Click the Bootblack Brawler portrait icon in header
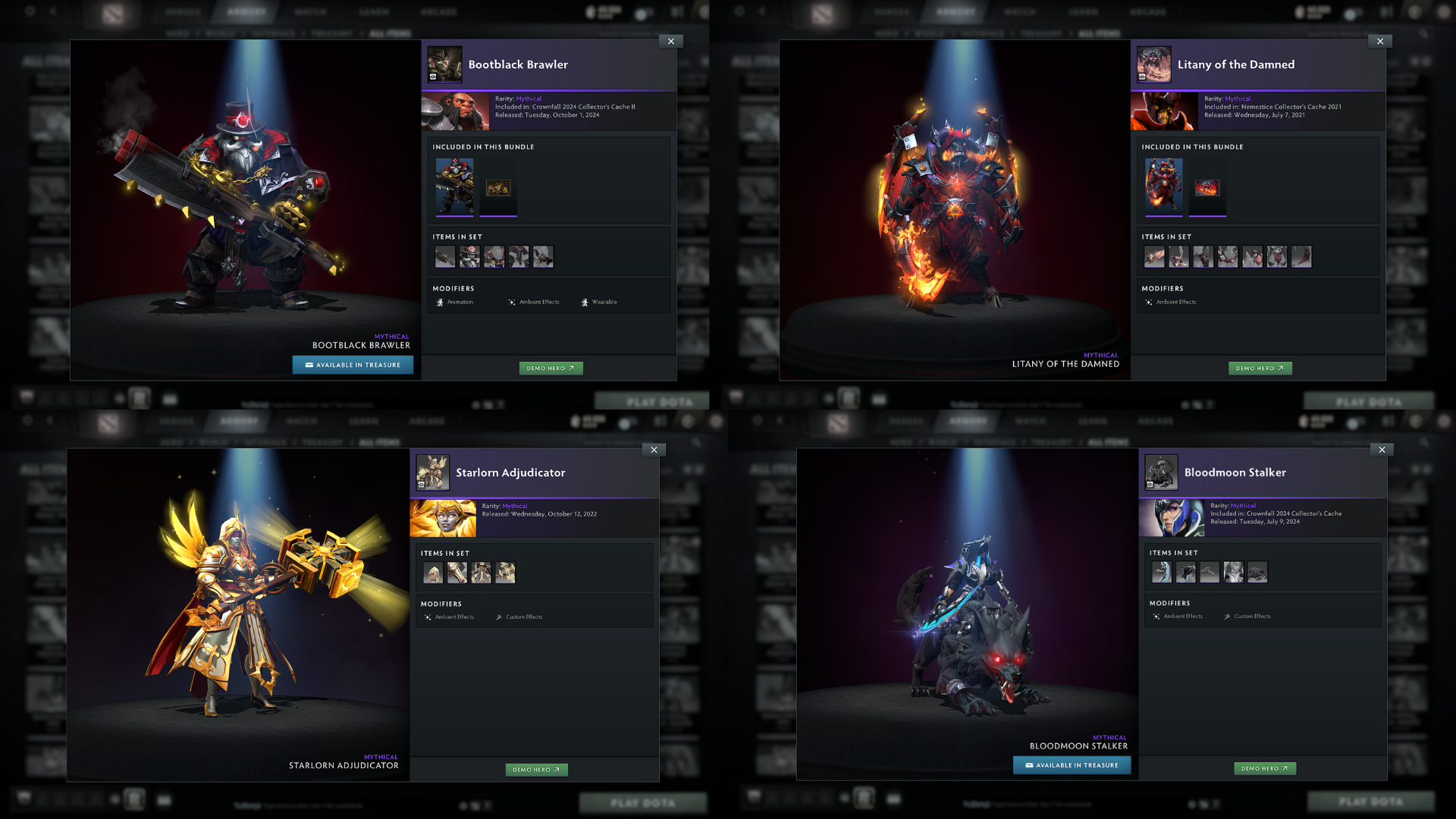The image size is (1456, 819). tap(444, 64)
